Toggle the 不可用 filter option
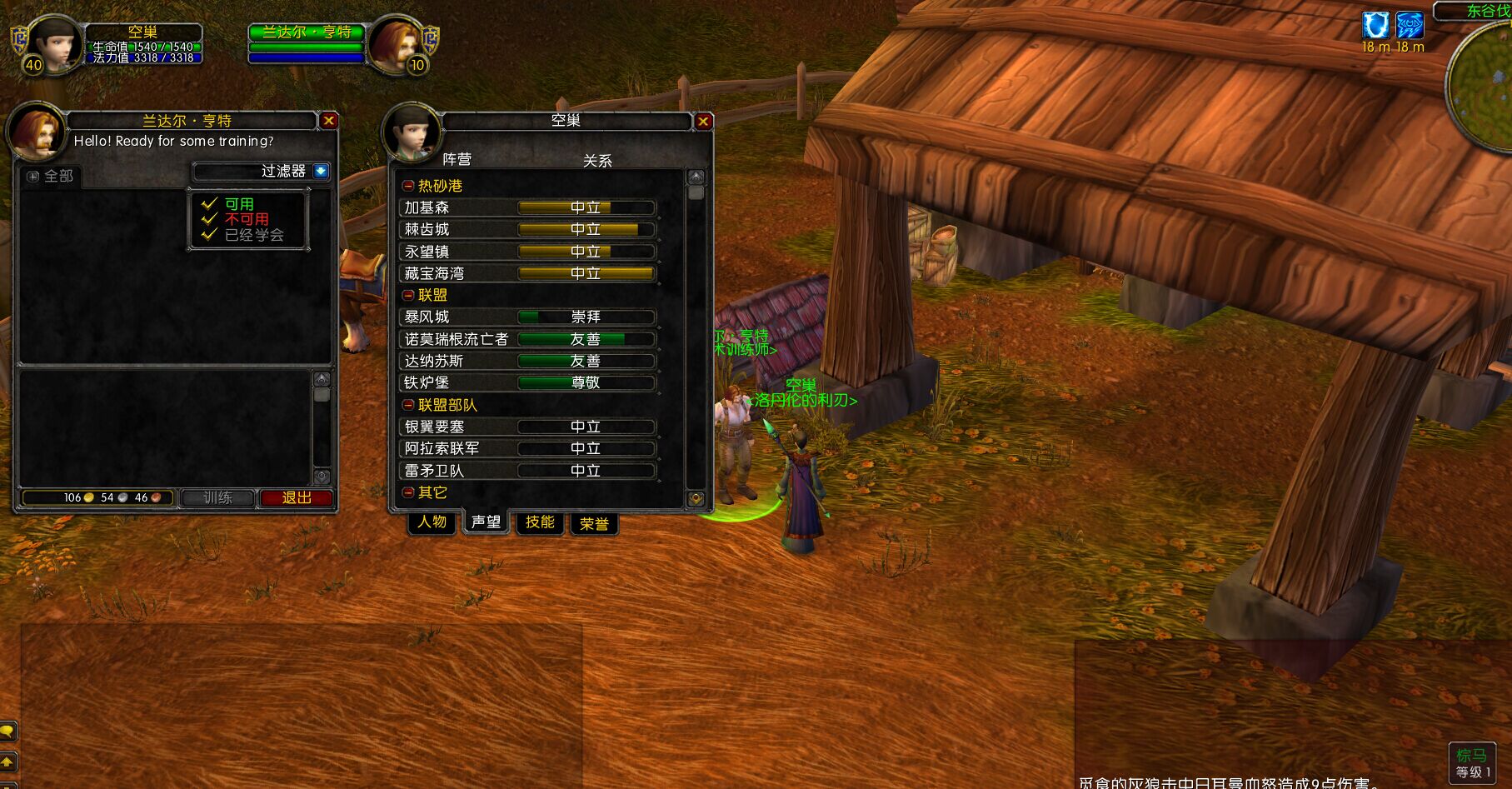Image resolution: width=1512 pixels, height=789 pixels. point(210,219)
